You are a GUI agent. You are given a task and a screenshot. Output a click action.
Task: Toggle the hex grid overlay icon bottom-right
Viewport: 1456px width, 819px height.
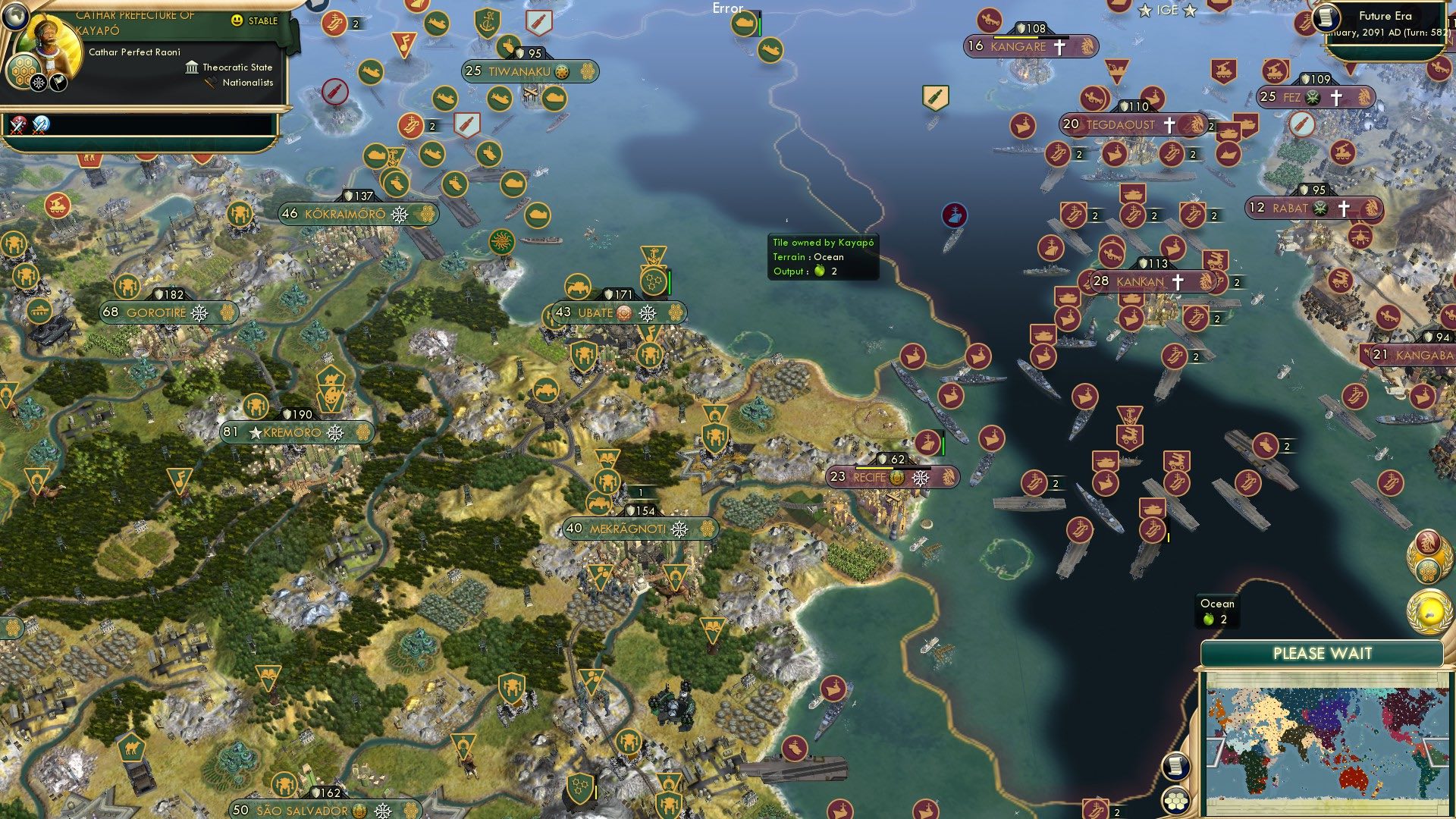click(x=1175, y=800)
